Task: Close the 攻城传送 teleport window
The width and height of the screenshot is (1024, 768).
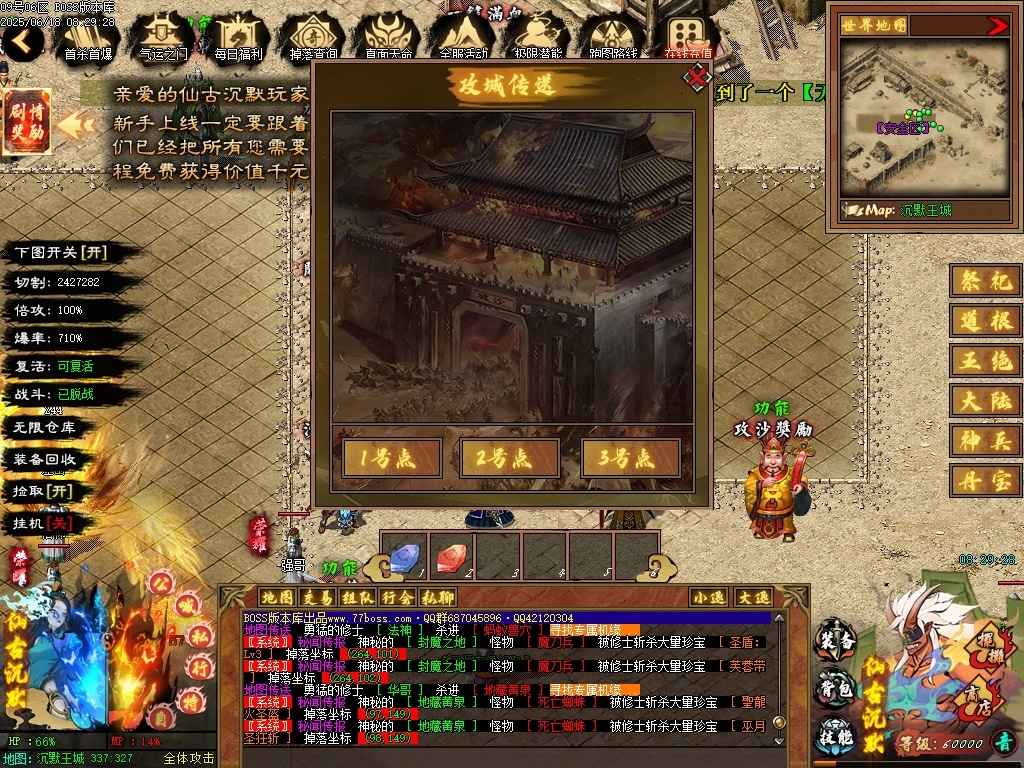Action: coord(696,77)
